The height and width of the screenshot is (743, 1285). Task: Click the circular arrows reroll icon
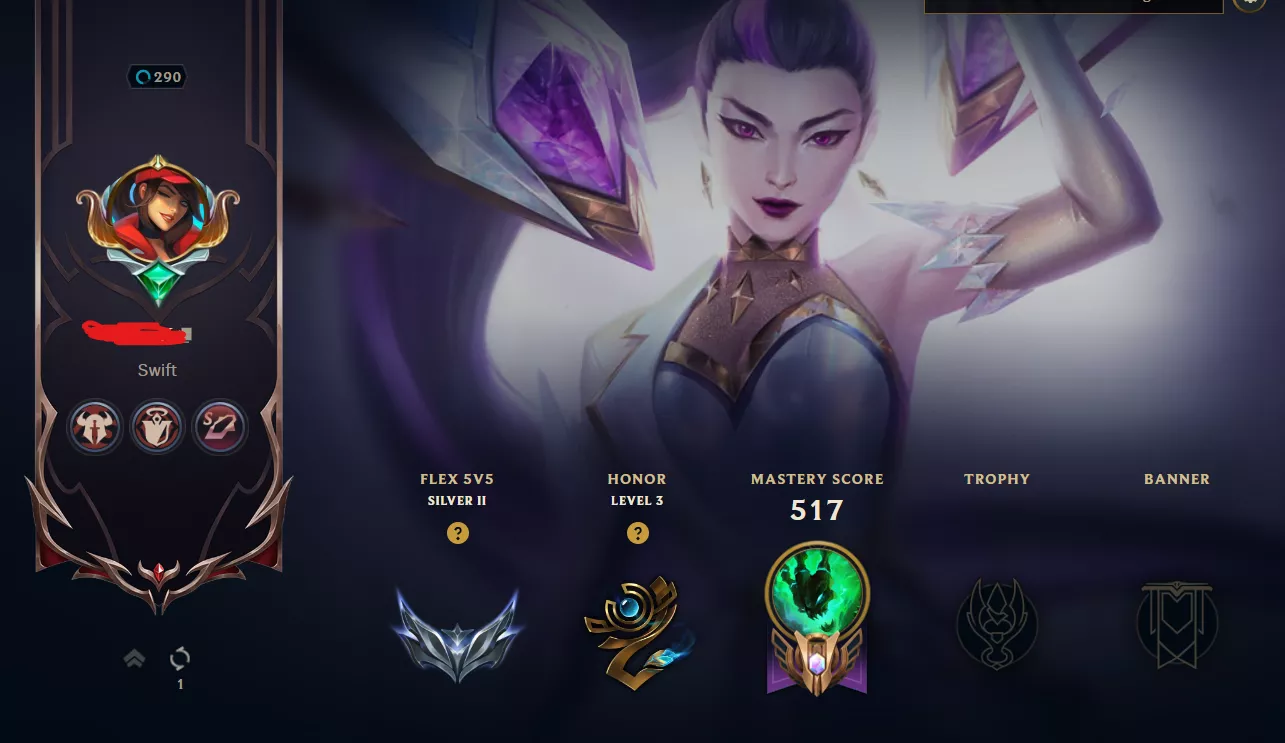pos(180,658)
